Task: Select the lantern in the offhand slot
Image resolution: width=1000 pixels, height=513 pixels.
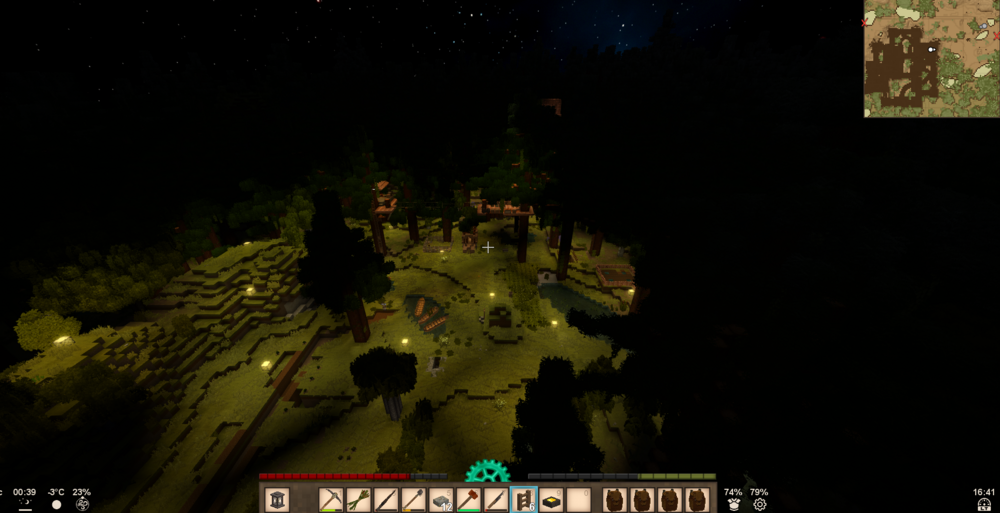Action: (x=278, y=499)
